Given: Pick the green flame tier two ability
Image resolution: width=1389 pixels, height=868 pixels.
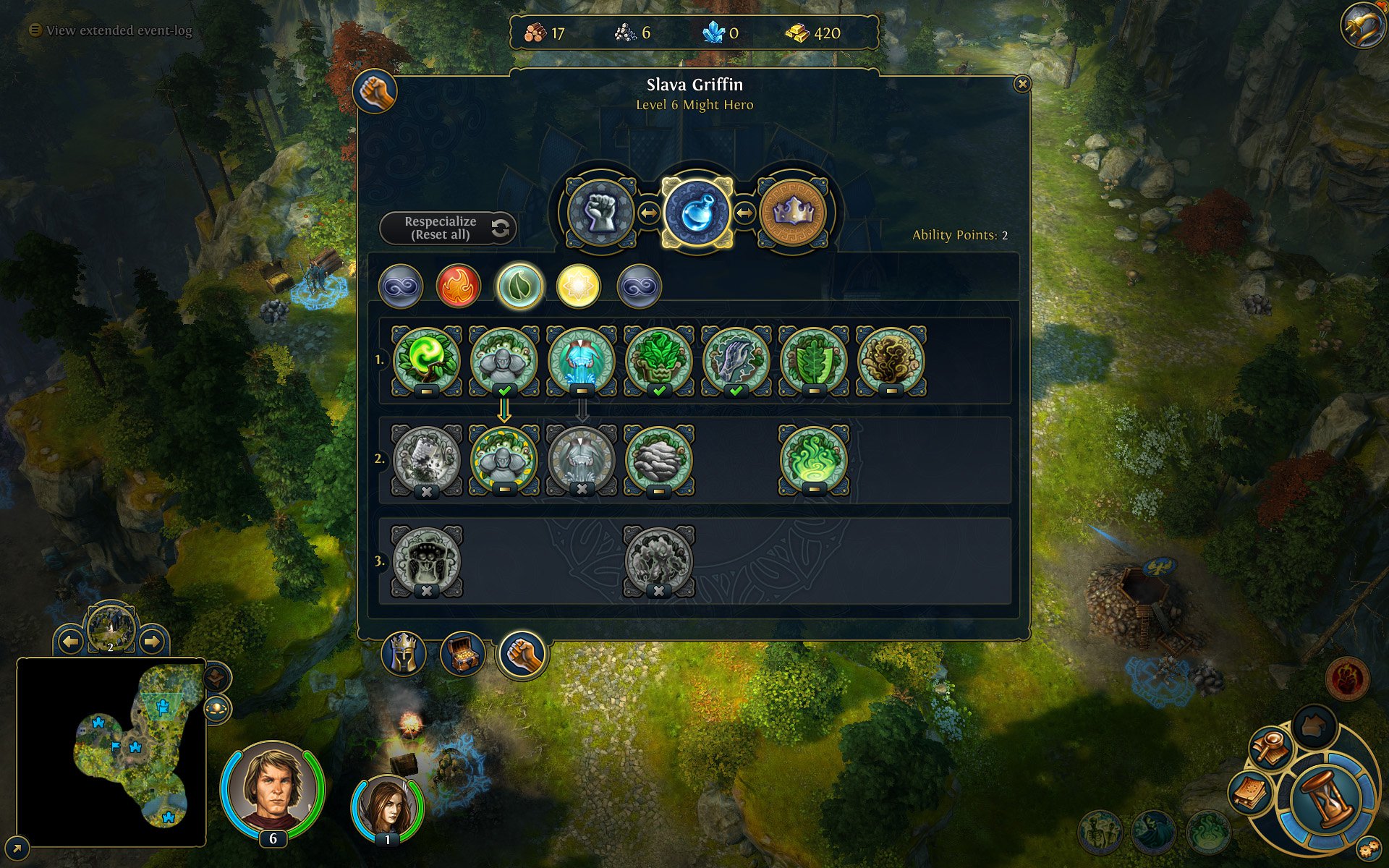Looking at the screenshot, I should (813, 459).
